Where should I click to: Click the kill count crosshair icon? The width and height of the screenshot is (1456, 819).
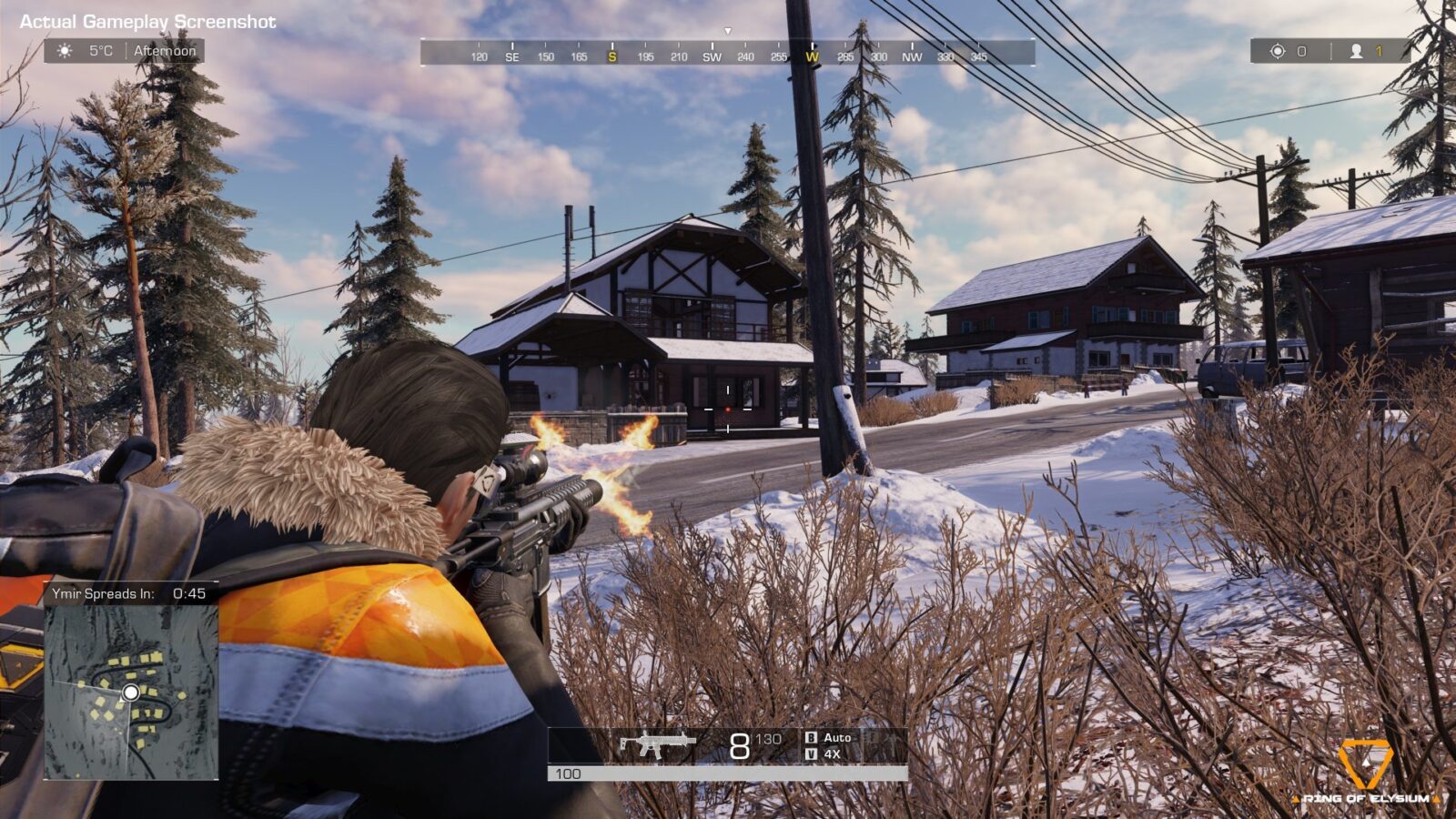pos(1277,51)
